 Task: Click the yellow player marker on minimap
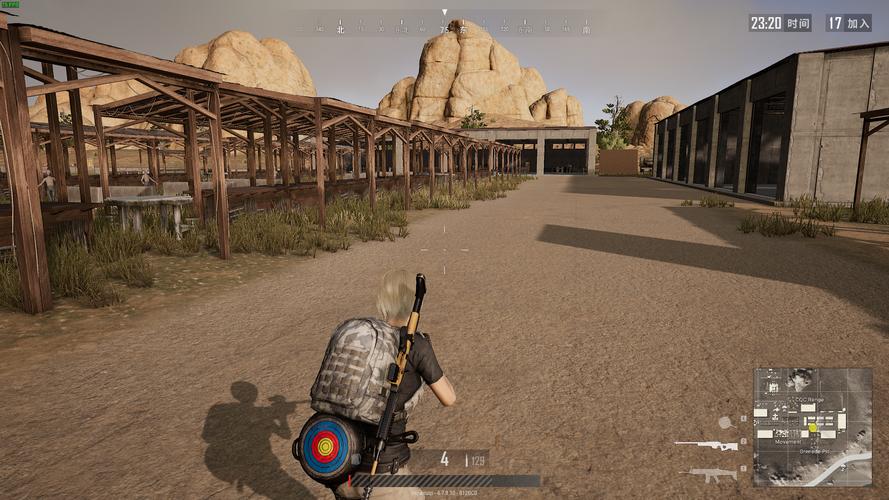(x=813, y=428)
